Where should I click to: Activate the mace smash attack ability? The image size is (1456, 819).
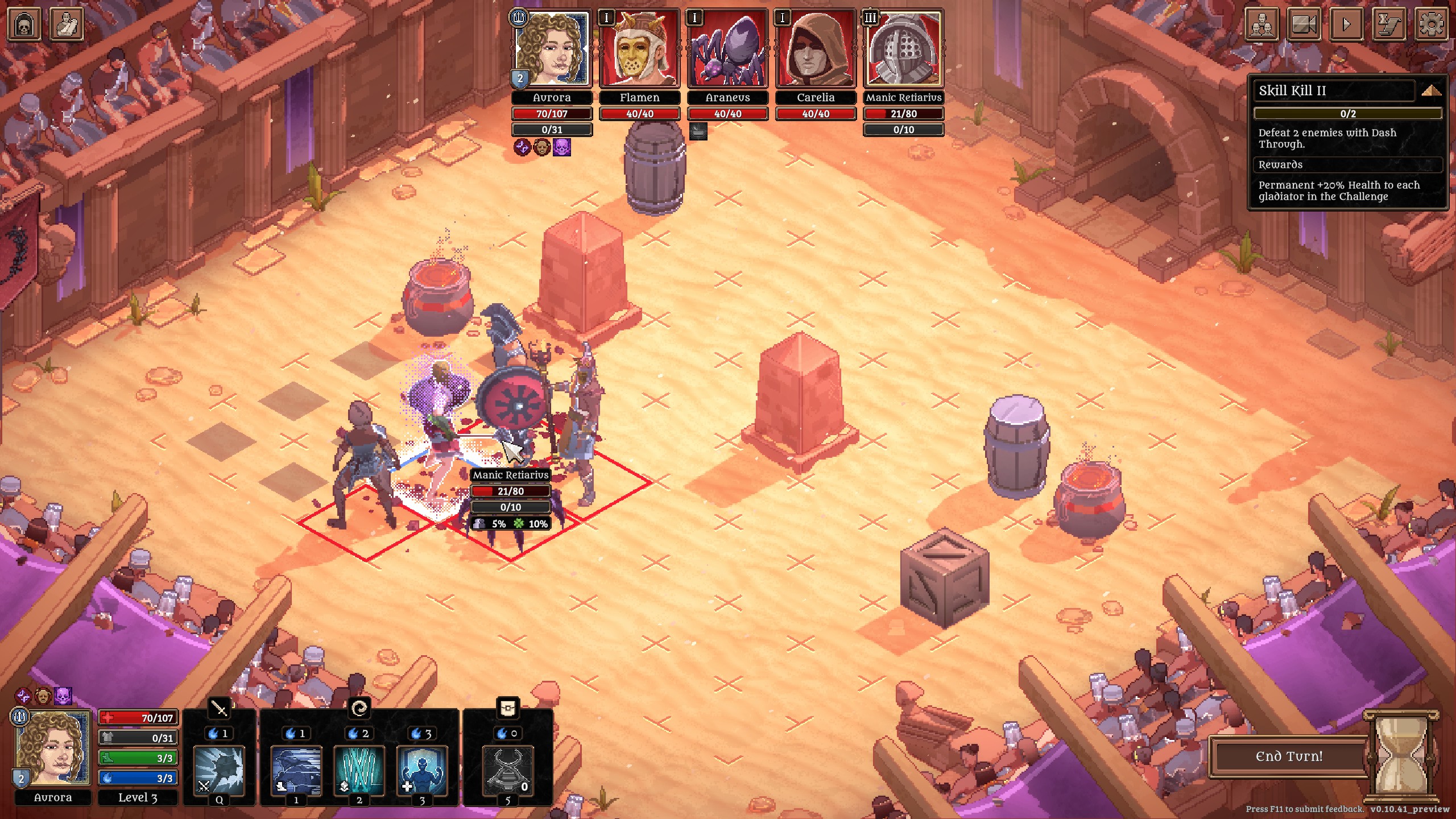[x=219, y=771]
